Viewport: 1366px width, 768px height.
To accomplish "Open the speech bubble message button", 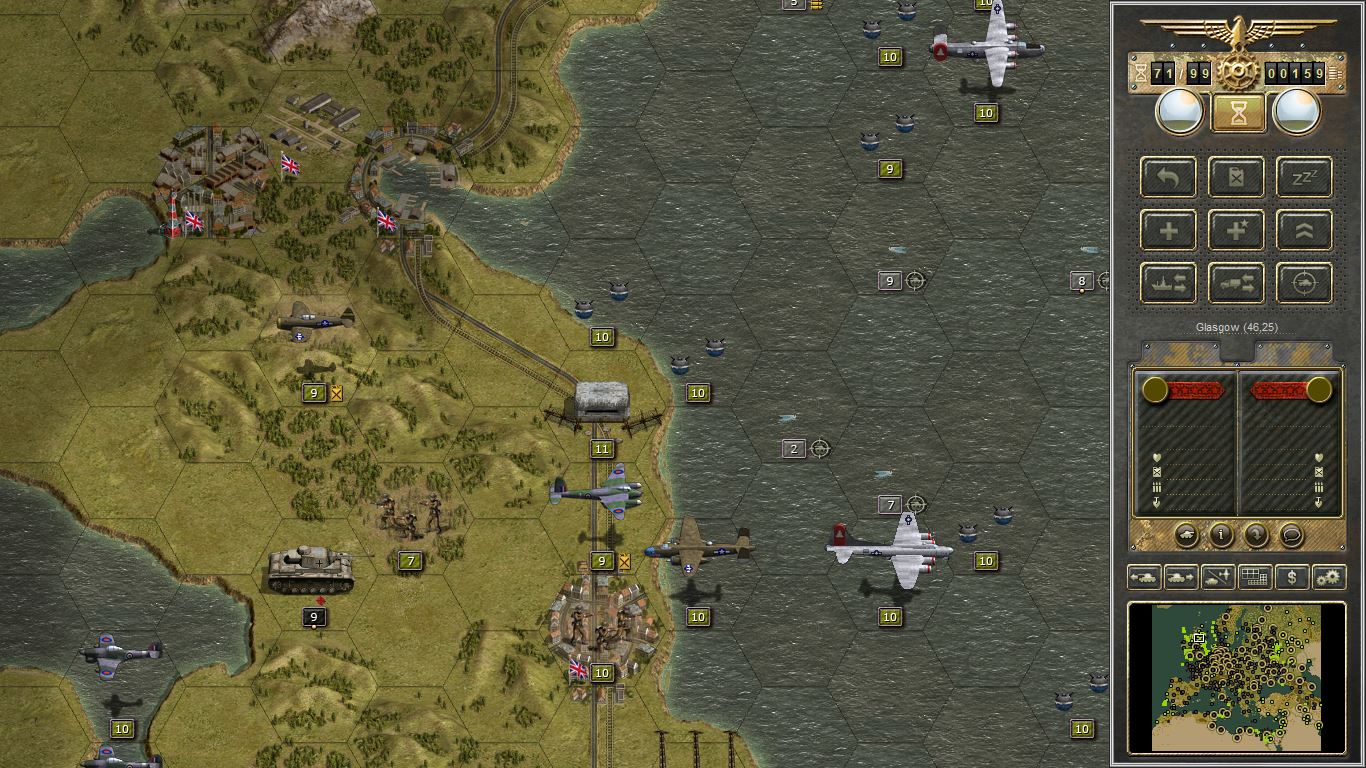I will coord(1291,535).
